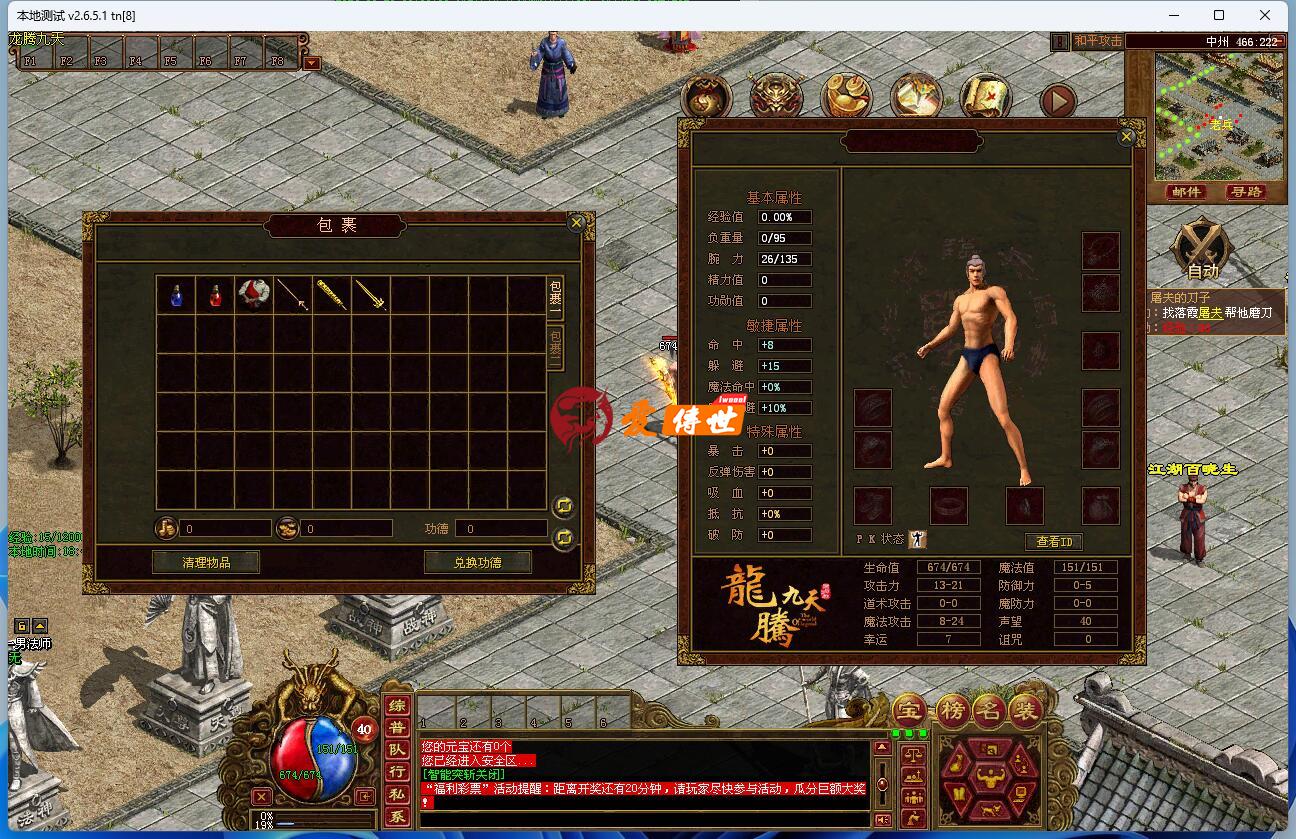Toggle the PK 状态 icon in the character window
1296x839 pixels.
(x=916, y=540)
